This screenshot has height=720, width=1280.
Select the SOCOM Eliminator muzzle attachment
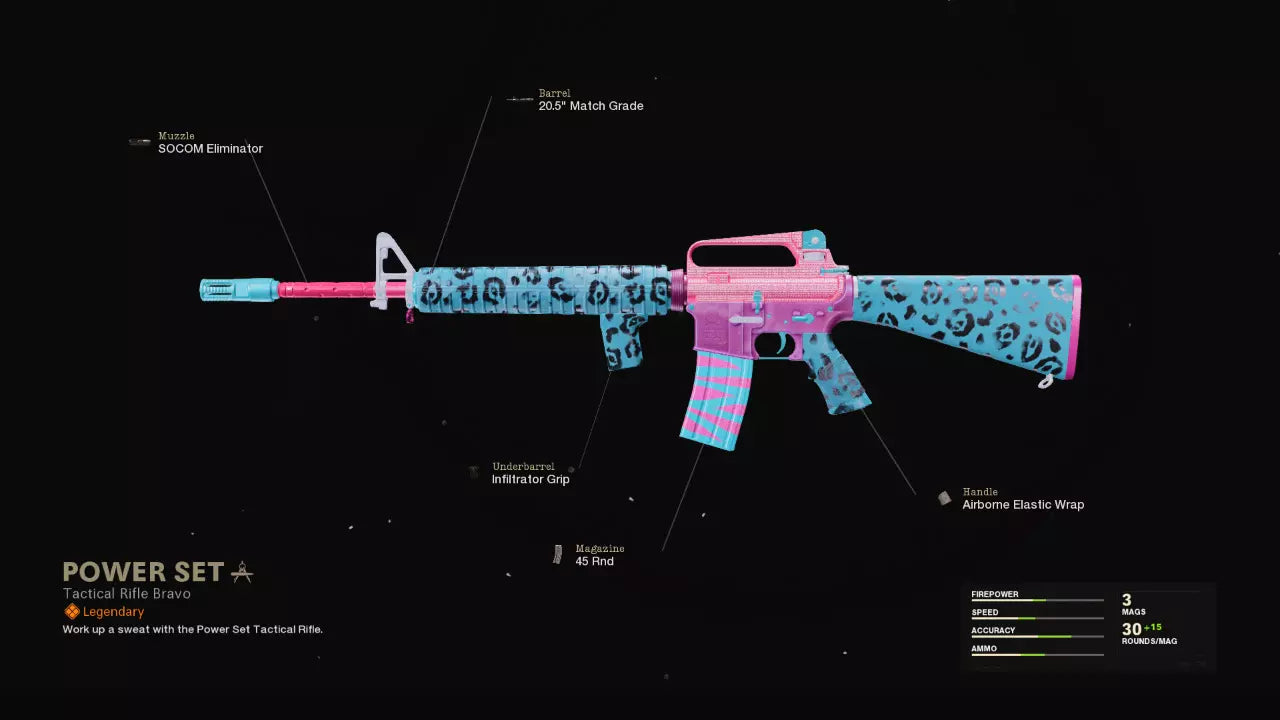coord(210,149)
